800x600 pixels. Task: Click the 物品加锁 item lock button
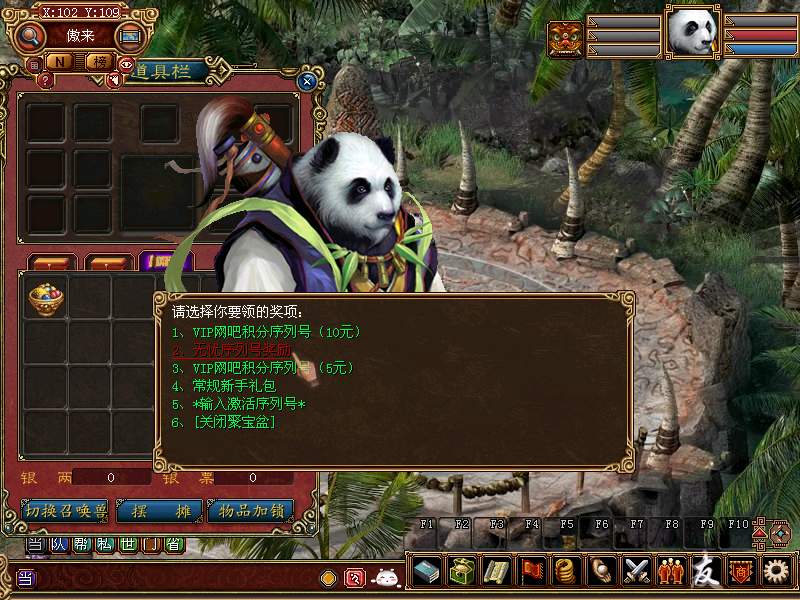coord(251,510)
